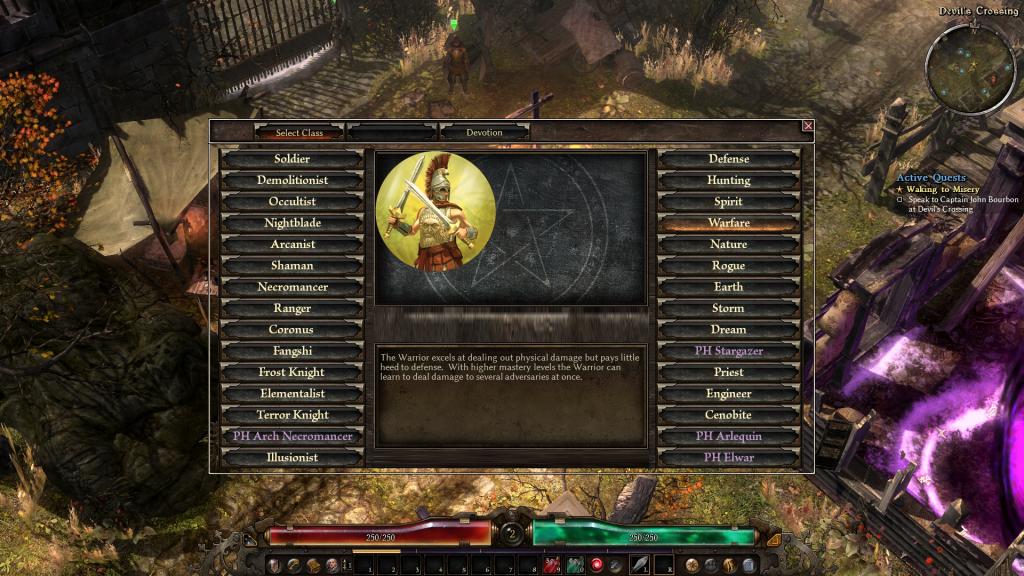Image resolution: width=1024 pixels, height=576 pixels.
Task: Click the Devil's Crossing minimap
Action: [969, 68]
